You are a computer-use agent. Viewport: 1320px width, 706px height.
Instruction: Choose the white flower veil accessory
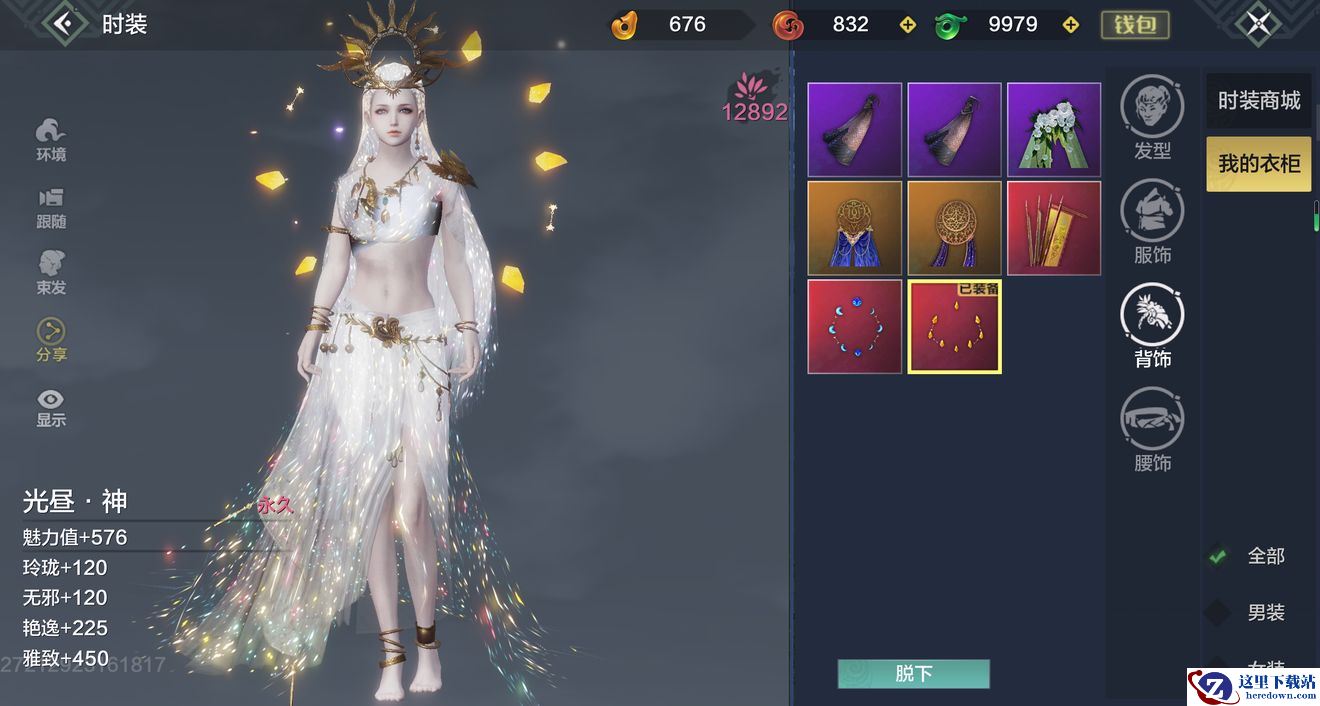1054,130
